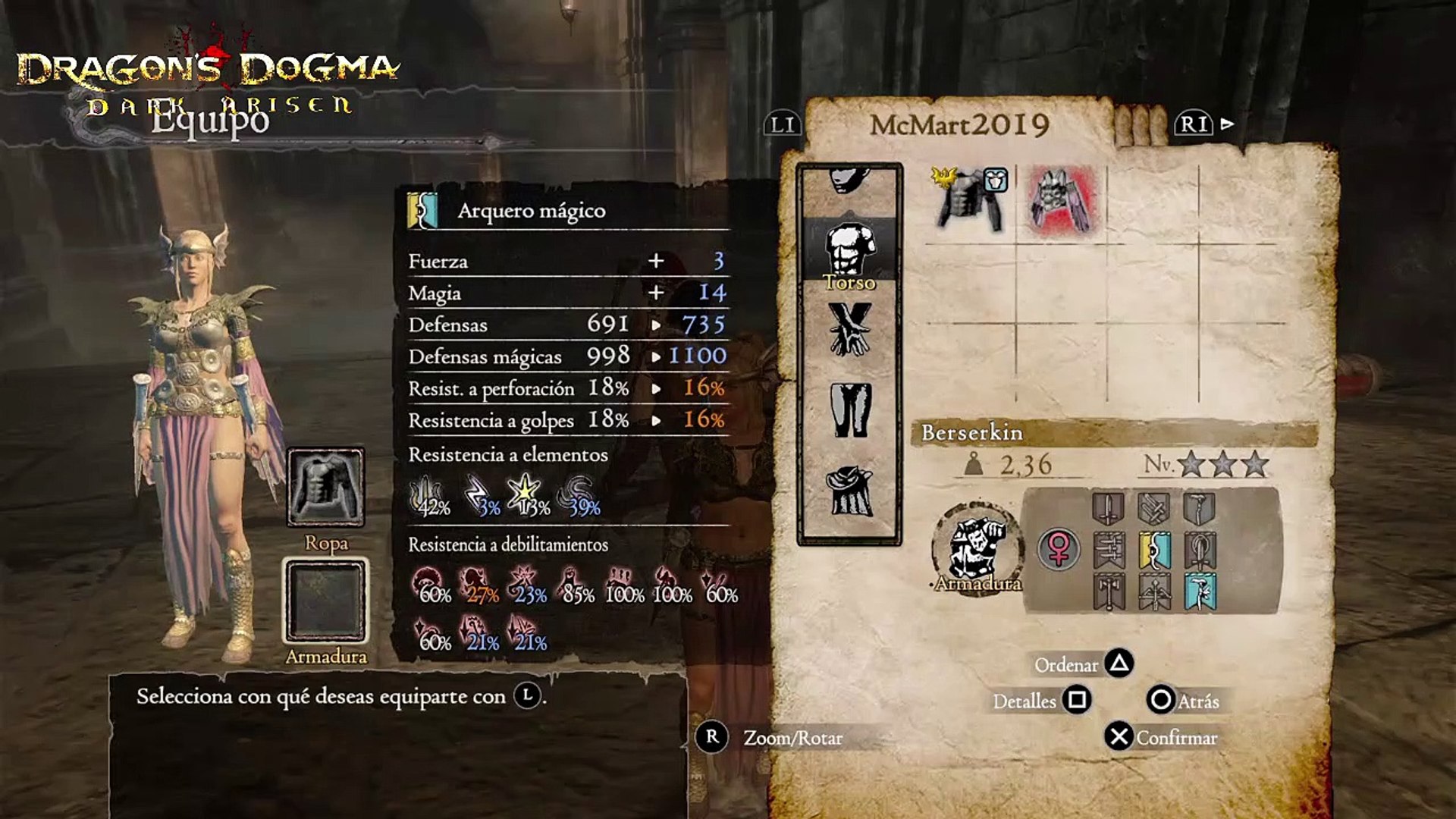
Task: Select the Ropa clothing slot
Action: click(325, 488)
